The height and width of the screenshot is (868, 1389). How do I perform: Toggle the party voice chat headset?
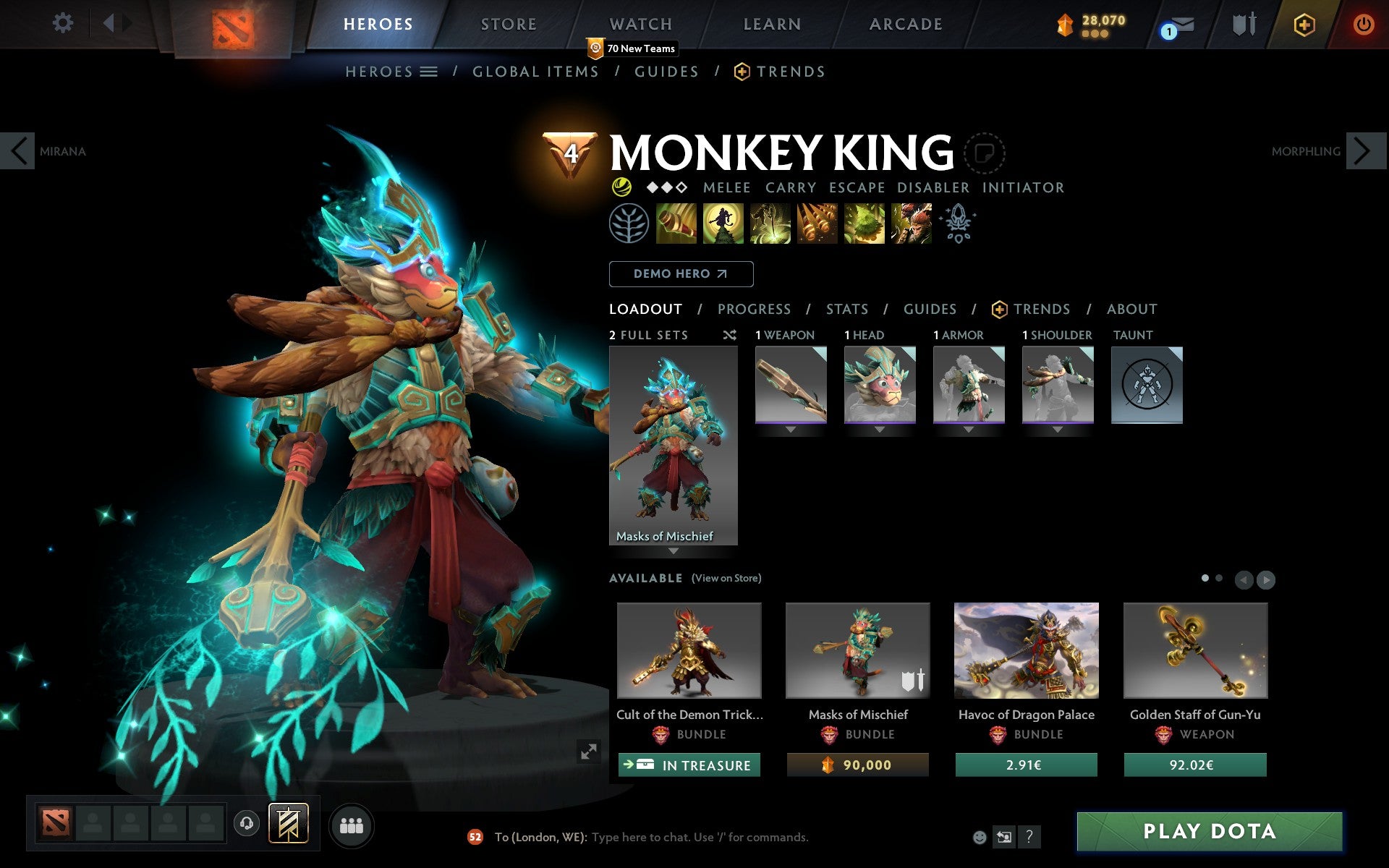247,825
